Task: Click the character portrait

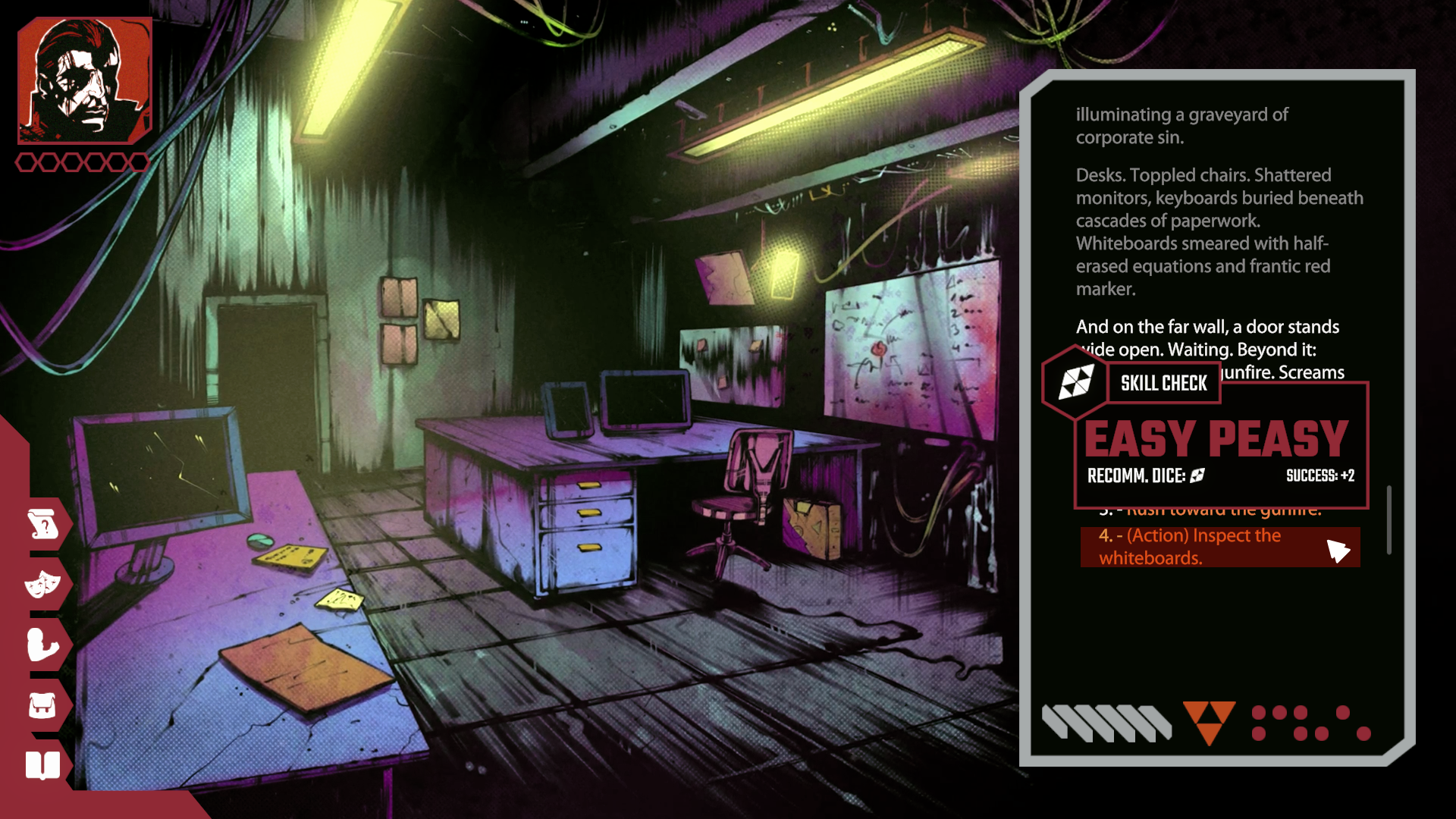Action: [84, 80]
